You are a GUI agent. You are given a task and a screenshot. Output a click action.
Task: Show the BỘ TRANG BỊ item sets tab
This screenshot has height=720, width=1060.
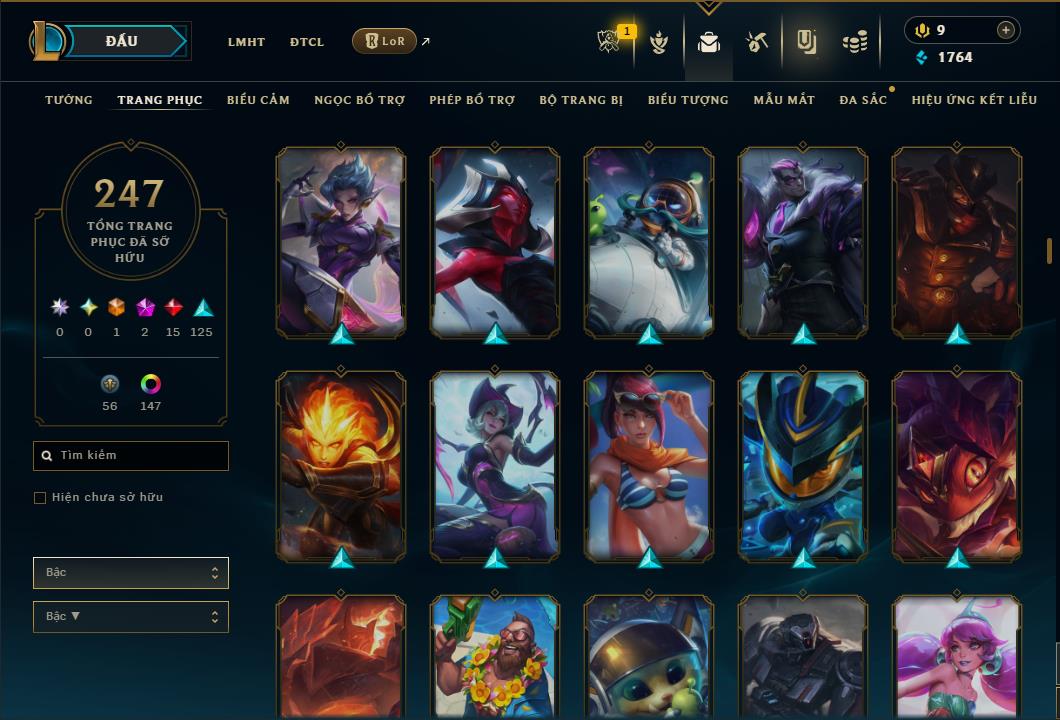[x=581, y=100]
